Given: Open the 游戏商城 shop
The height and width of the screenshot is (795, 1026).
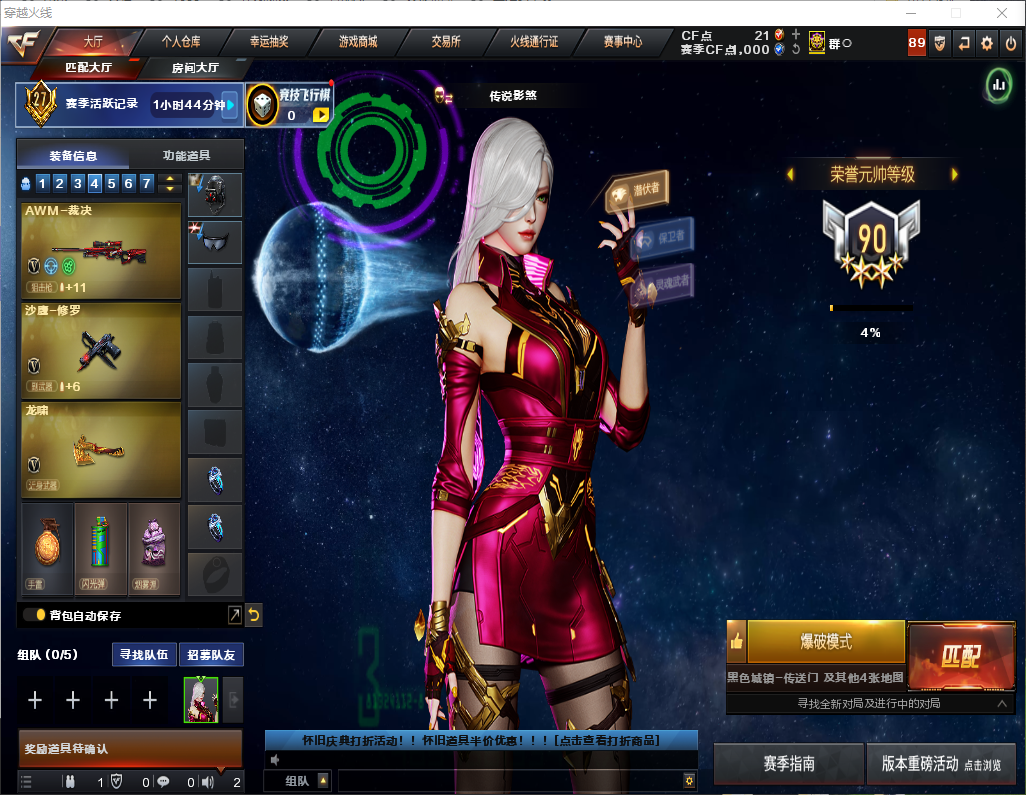Looking at the screenshot, I should (357, 42).
